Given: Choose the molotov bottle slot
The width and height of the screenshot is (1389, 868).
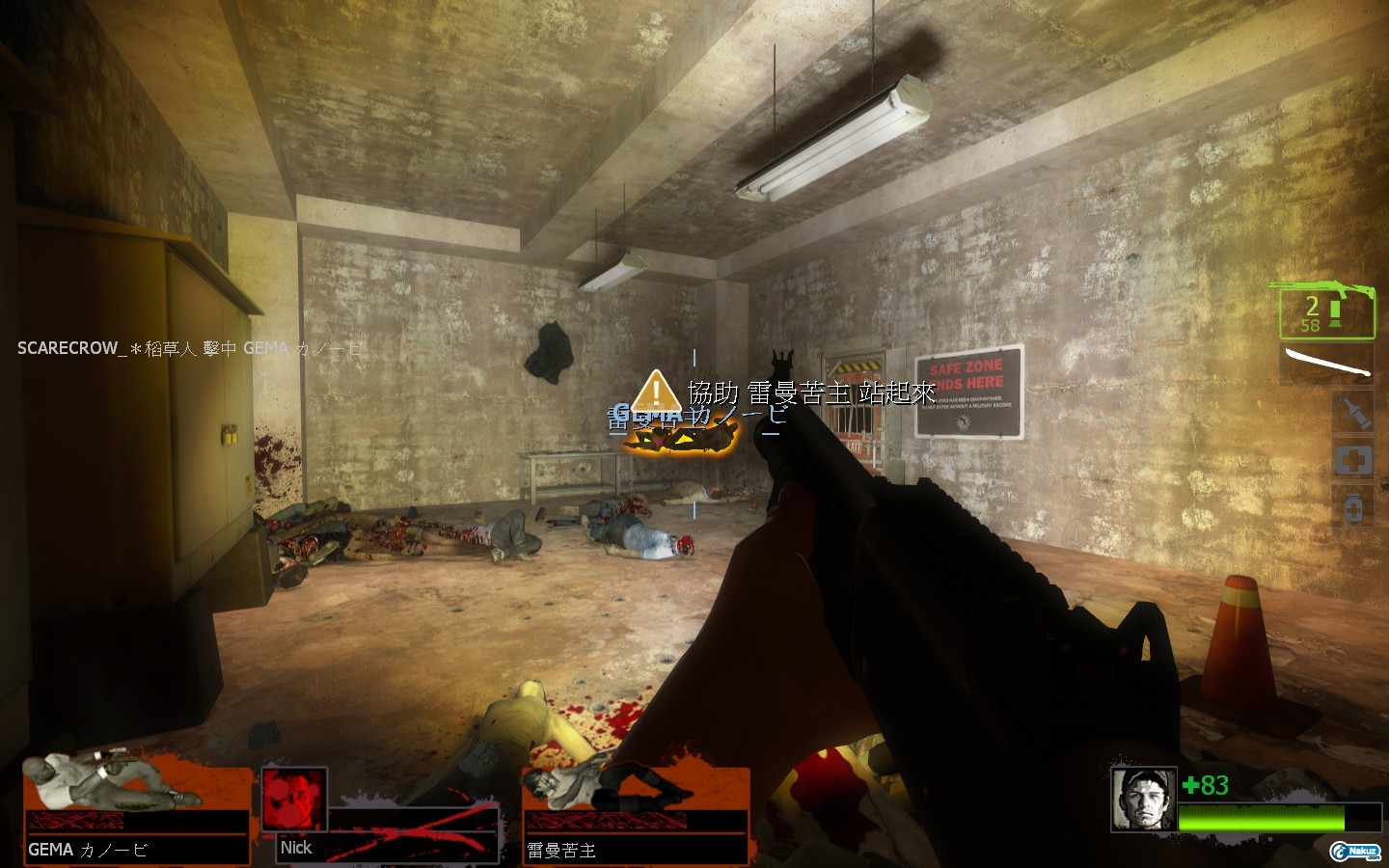Looking at the screenshot, I should (x=1352, y=413).
